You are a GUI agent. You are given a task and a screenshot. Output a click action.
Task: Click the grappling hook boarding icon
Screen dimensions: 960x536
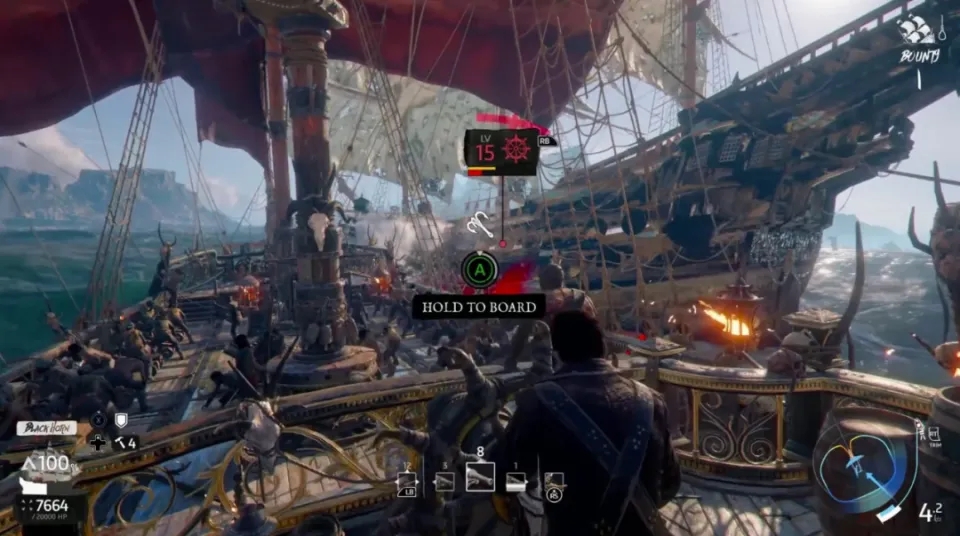pos(478,227)
